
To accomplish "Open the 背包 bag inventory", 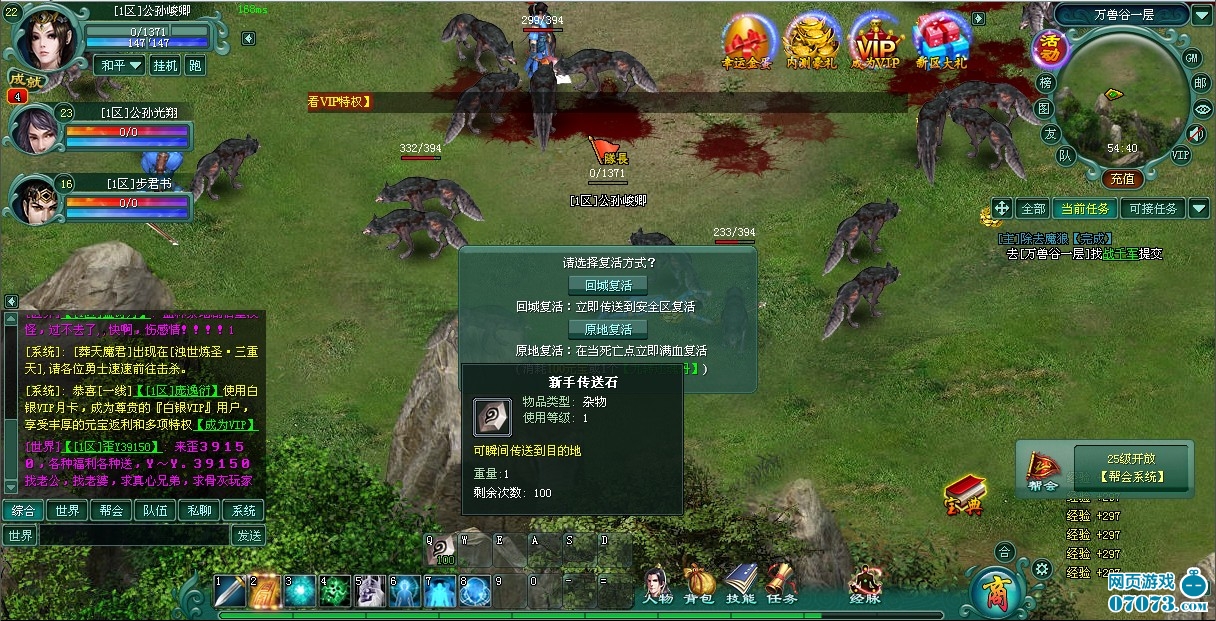I will coord(698,585).
